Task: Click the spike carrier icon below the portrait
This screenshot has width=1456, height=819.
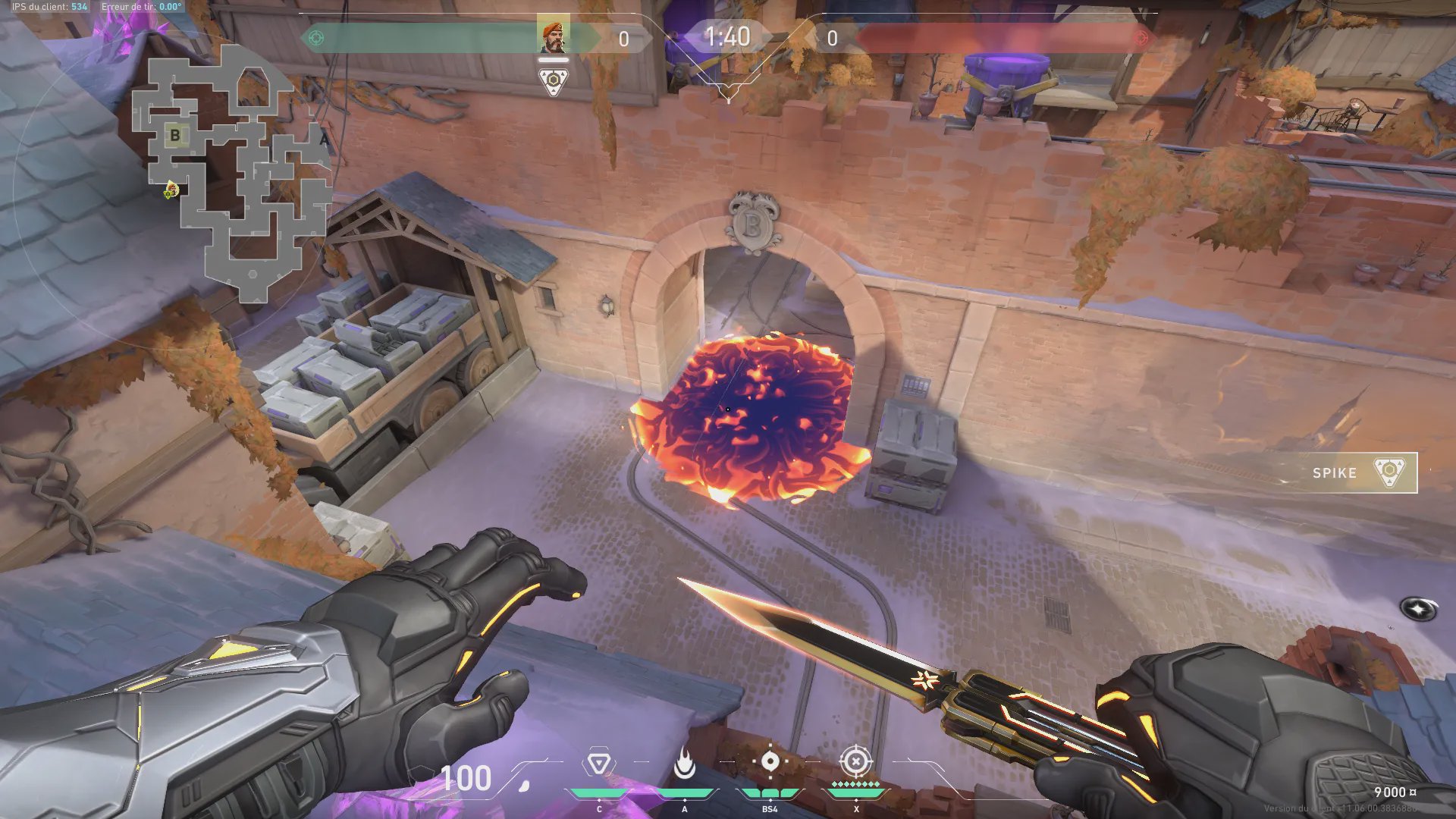Action: pyautogui.click(x=554, y=81)
